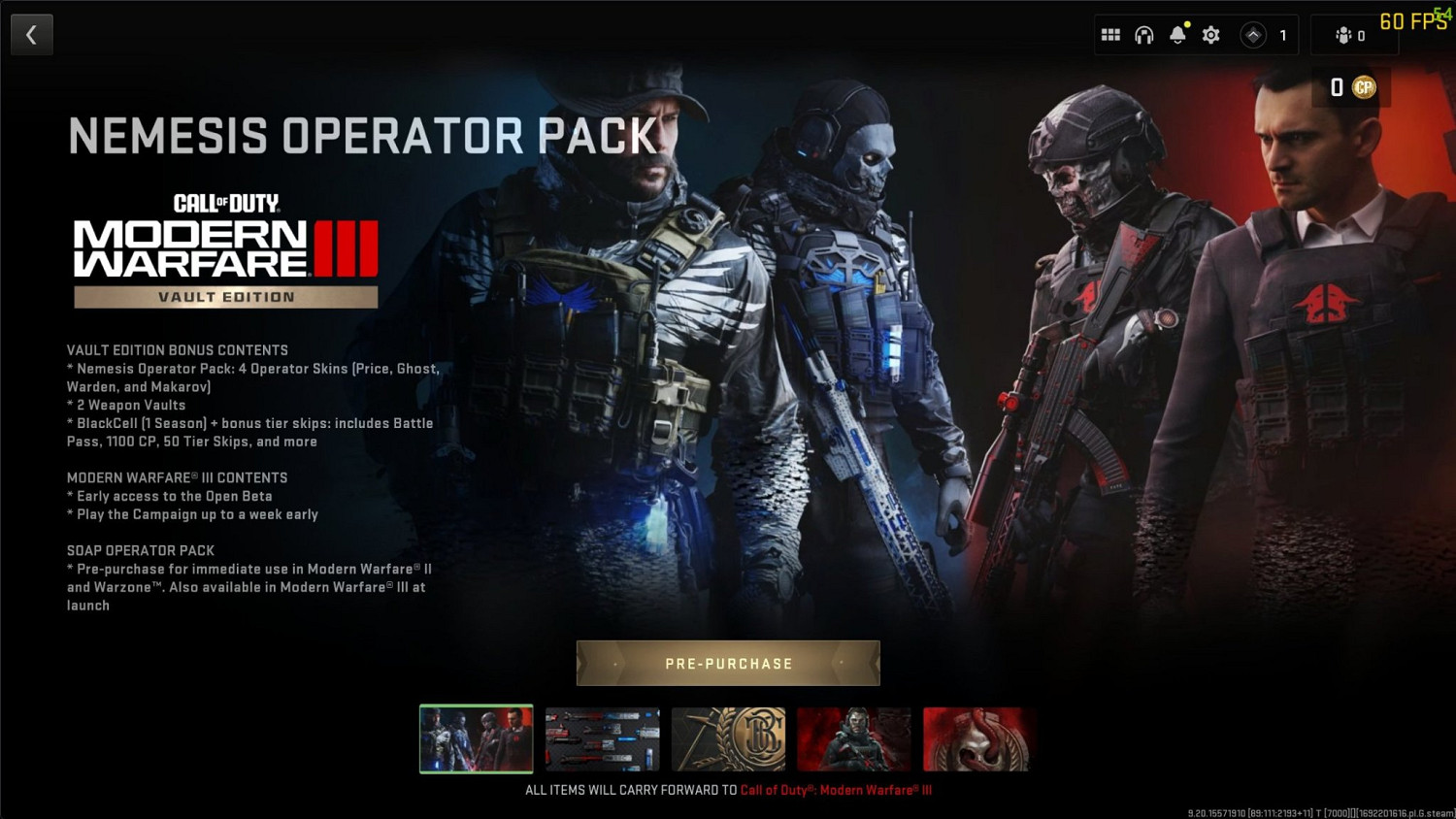Click the back chevron in top-left corner
This screenshot has height=819, width=1456.
(31, 34)
